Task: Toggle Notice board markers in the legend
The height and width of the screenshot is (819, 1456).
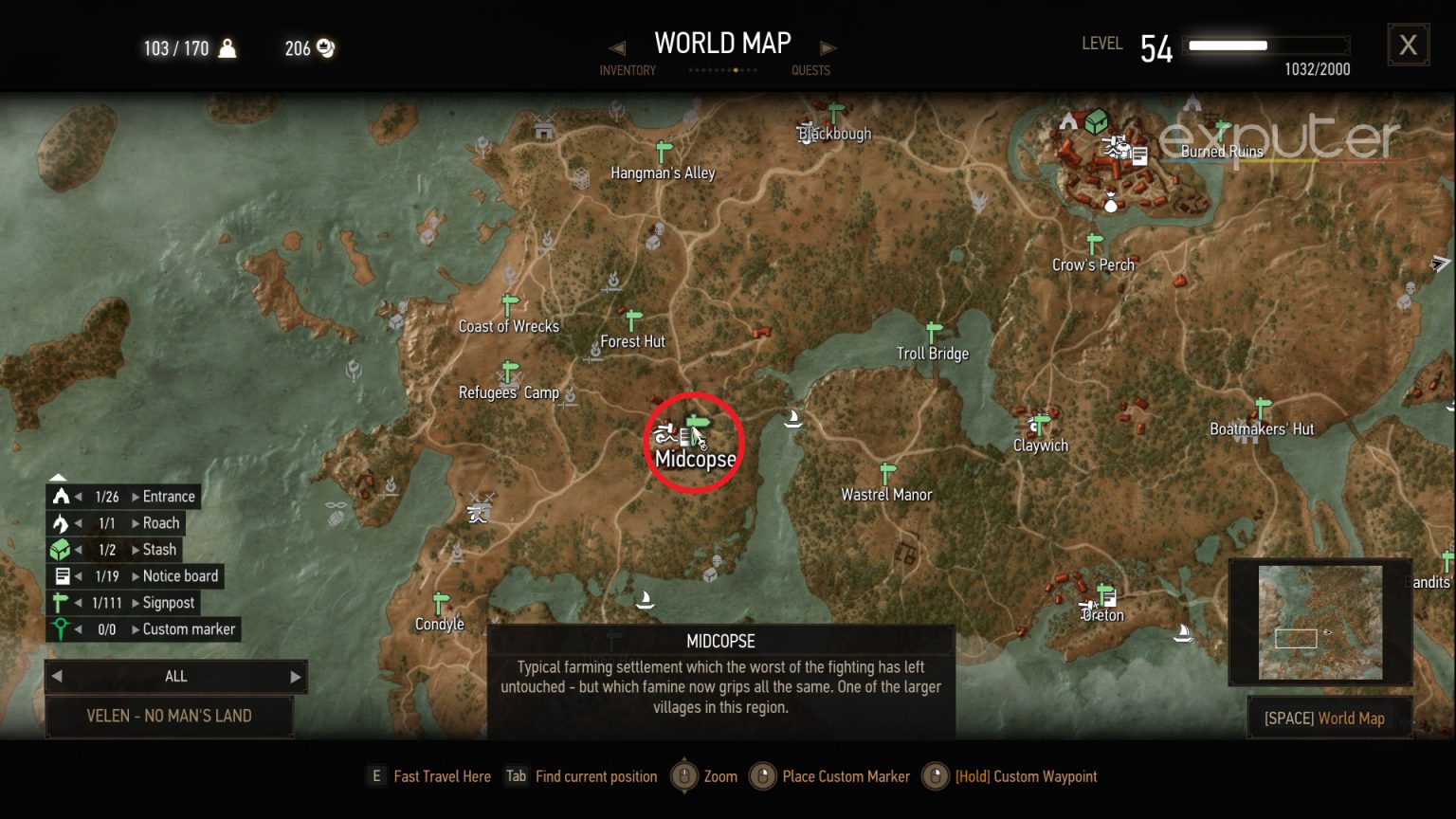Action: (x=60, y=575)
